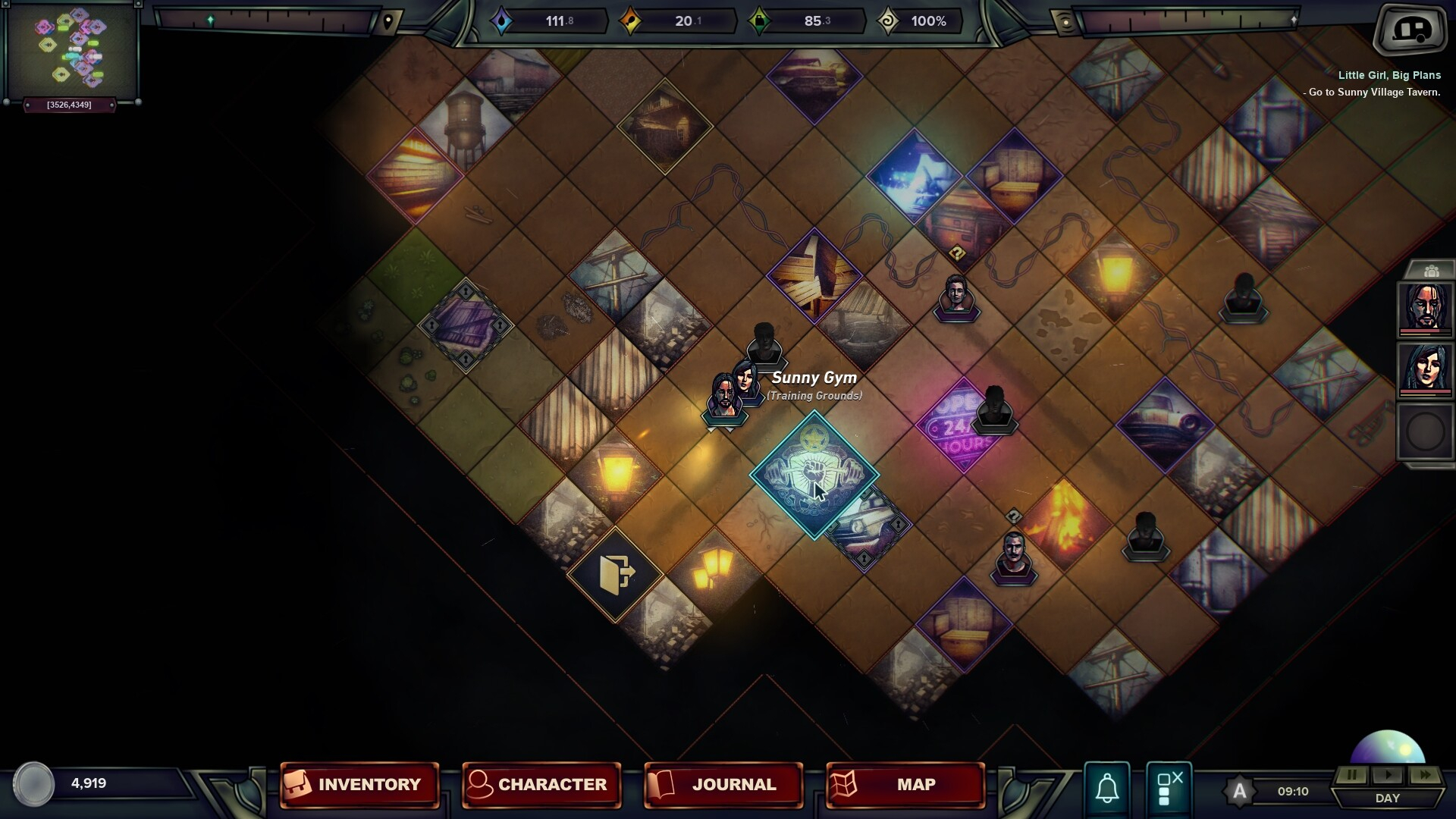The width and height of the screenshot is (1456, 819).
Task: Pause the game time
Action: tap(1352, 775)
